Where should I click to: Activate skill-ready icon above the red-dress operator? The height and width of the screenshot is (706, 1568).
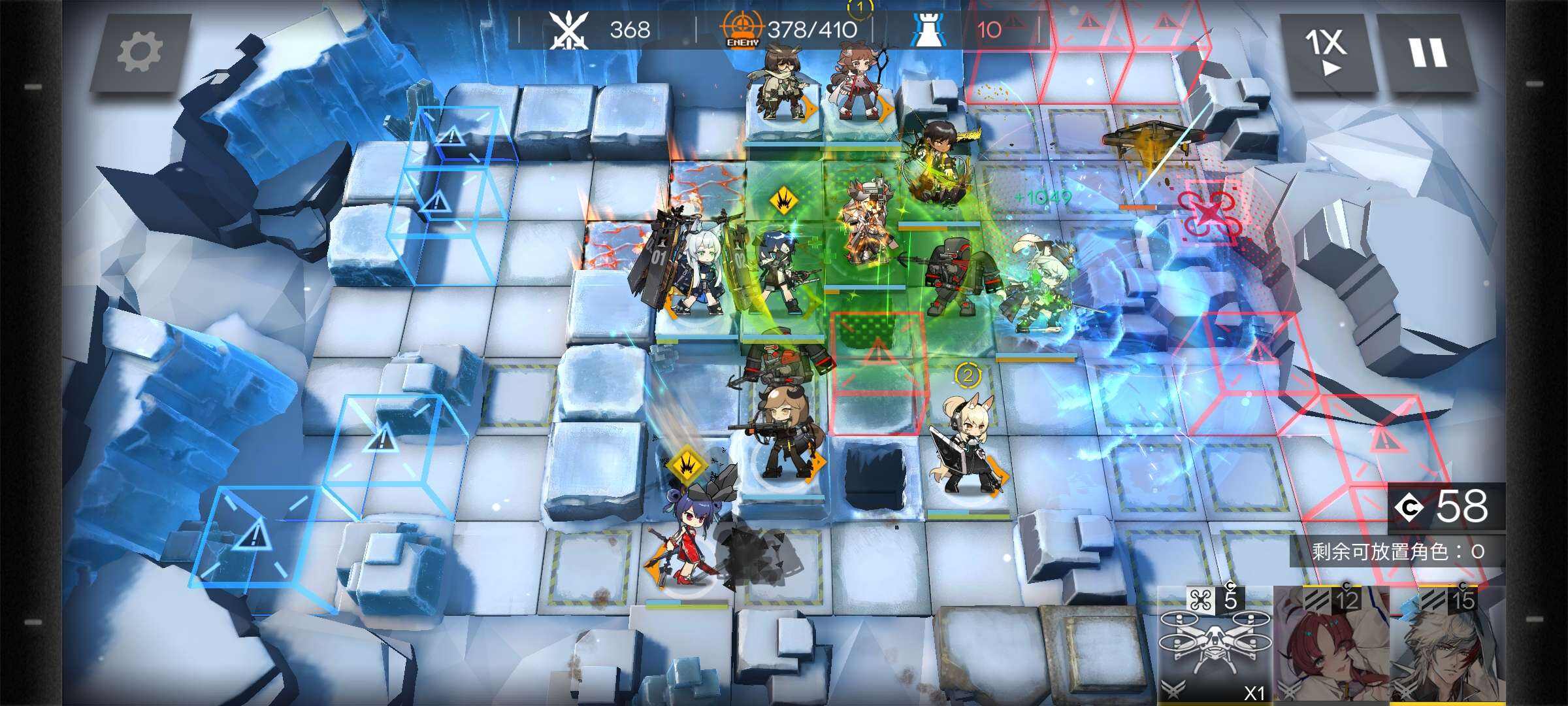(687, 464)
